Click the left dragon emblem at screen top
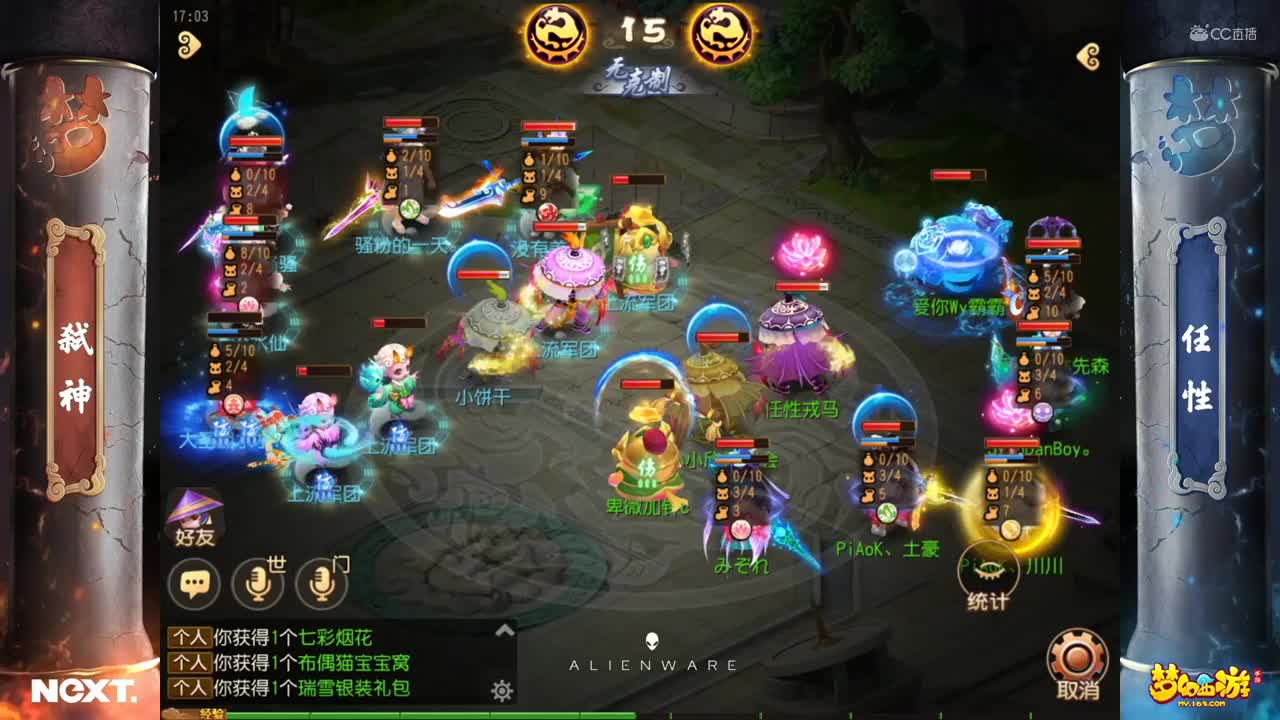 pyautogui.click(x=559, y=33)
